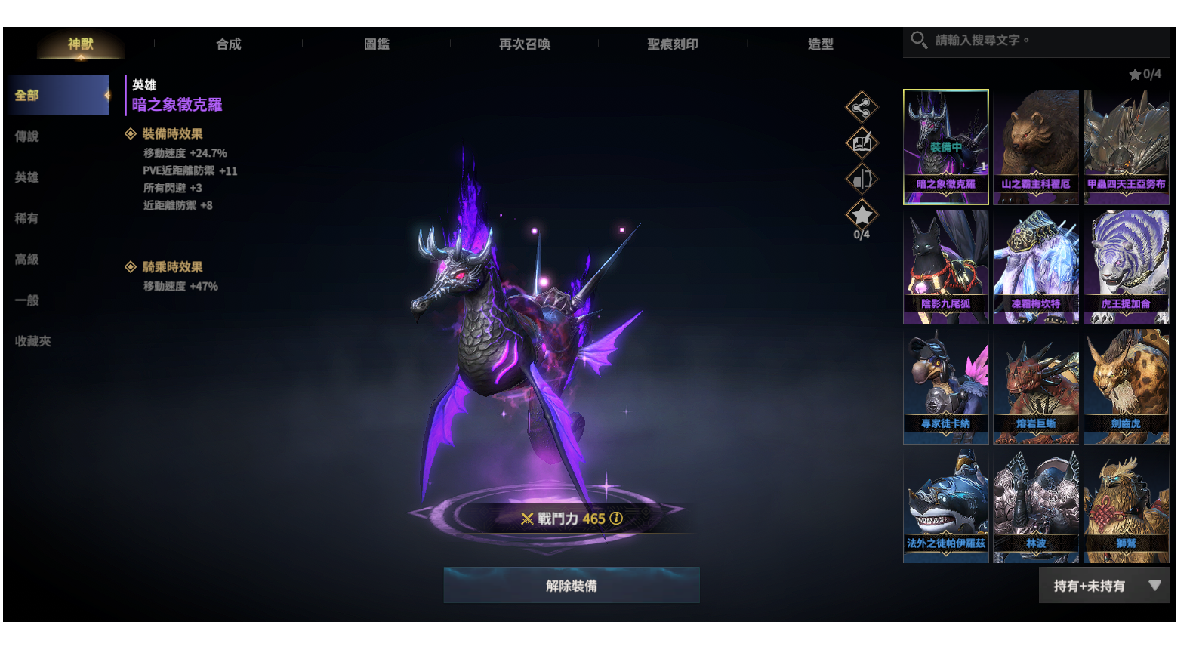Filter the list by 傳說 rarity
This screenshot has height=650, width=1180.
point(27,136)
